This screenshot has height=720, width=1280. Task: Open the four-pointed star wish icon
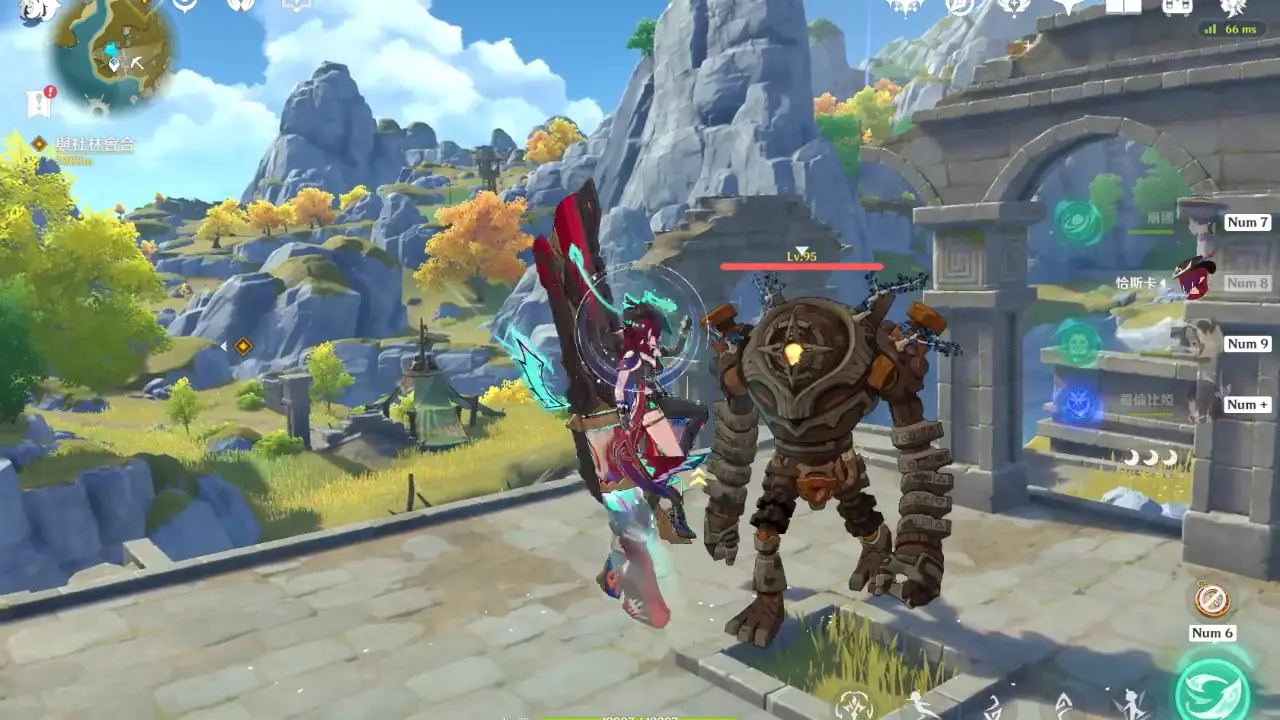tap(1068, 7)
